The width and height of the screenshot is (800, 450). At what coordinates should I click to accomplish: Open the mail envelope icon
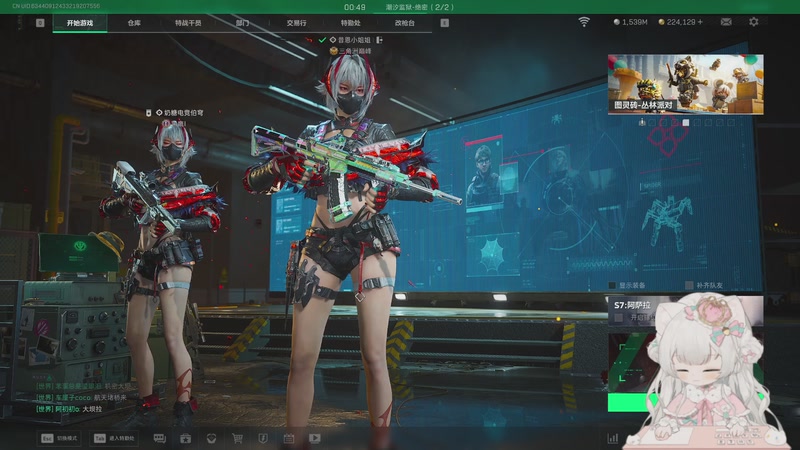727,22
